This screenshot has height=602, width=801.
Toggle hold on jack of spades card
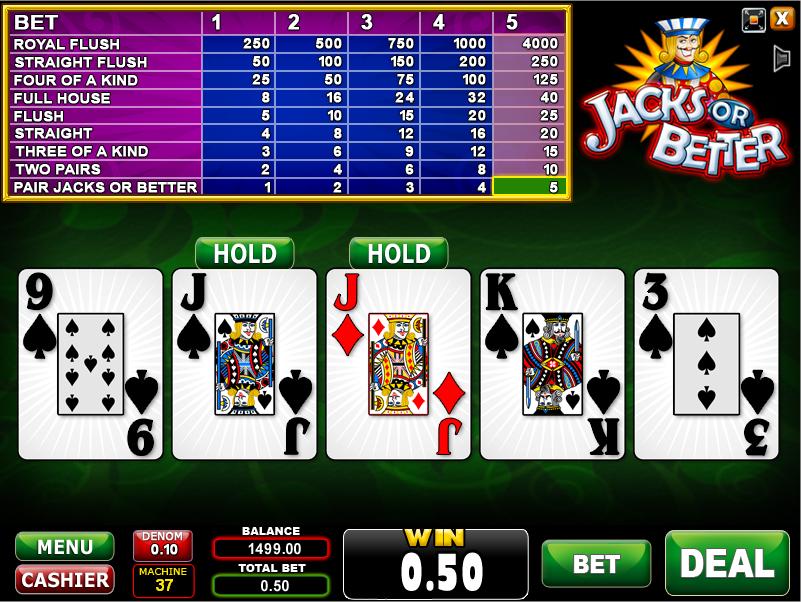(244, 364)
